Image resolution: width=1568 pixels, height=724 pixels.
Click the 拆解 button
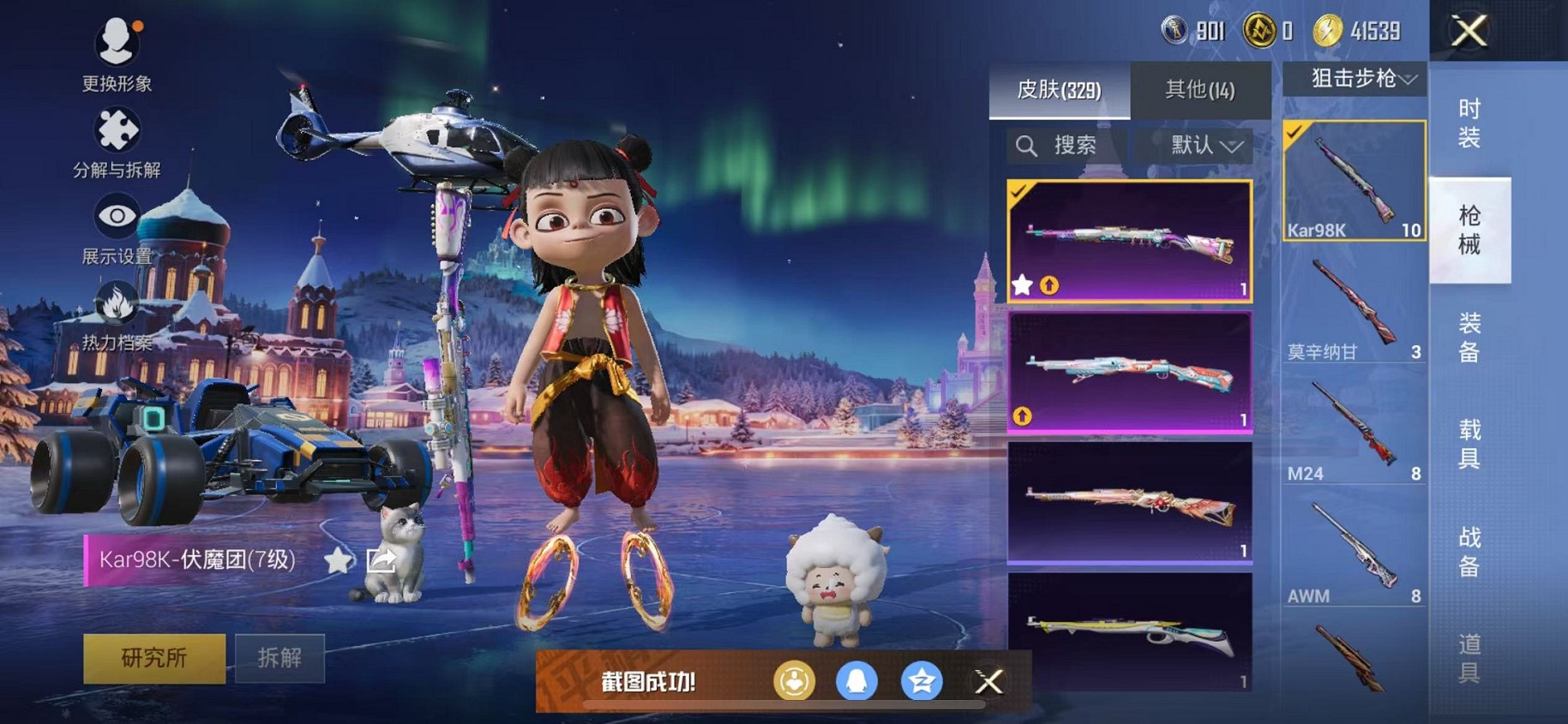click(279, 658)
